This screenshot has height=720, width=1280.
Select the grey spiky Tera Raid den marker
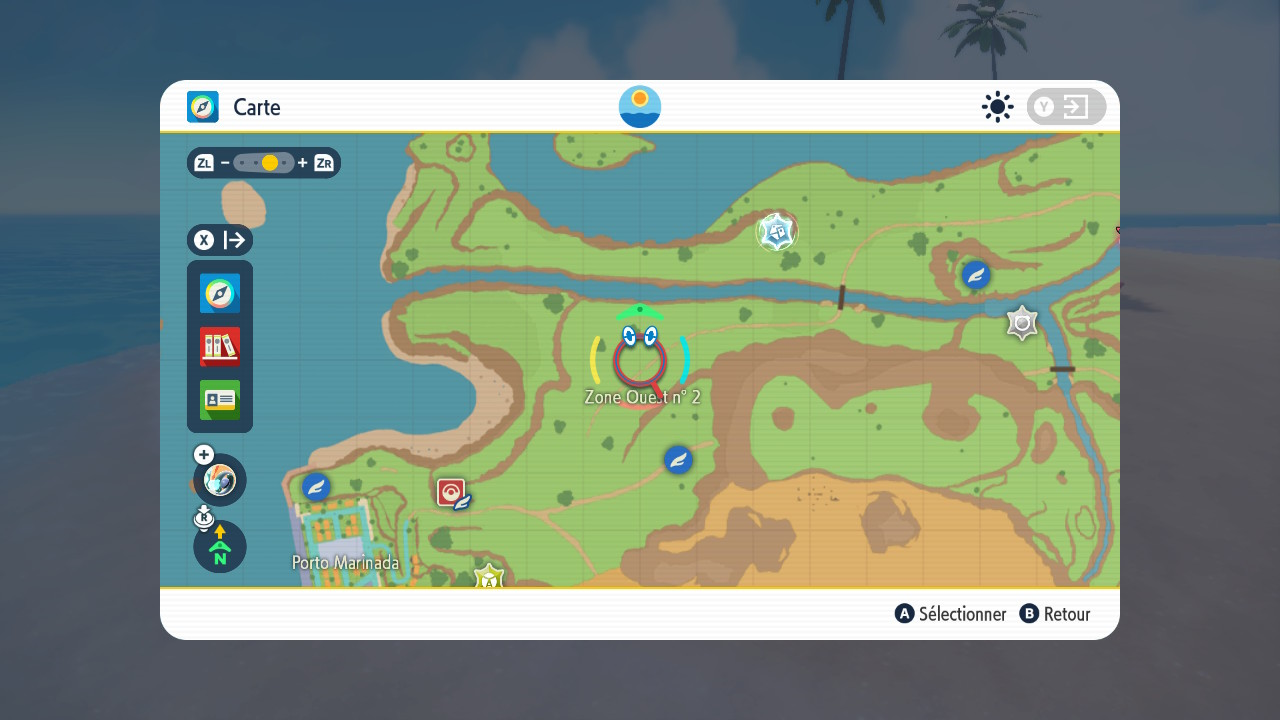1022,323
